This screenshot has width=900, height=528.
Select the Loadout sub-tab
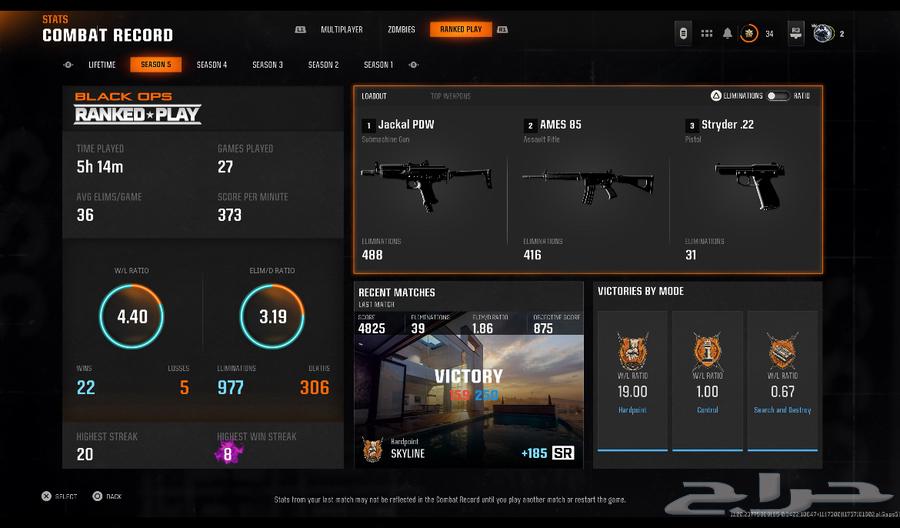click(x=374, y=96)
